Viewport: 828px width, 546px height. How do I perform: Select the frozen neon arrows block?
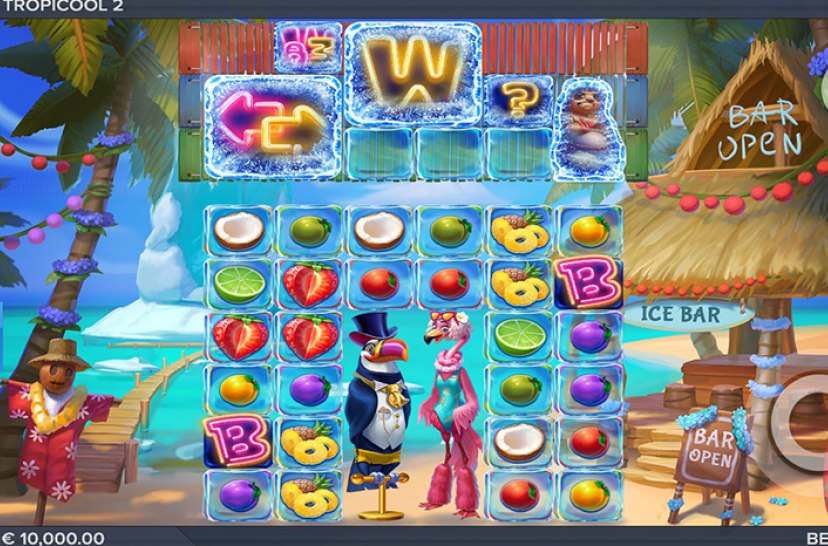pyautogui.click(x=271, y=127)
